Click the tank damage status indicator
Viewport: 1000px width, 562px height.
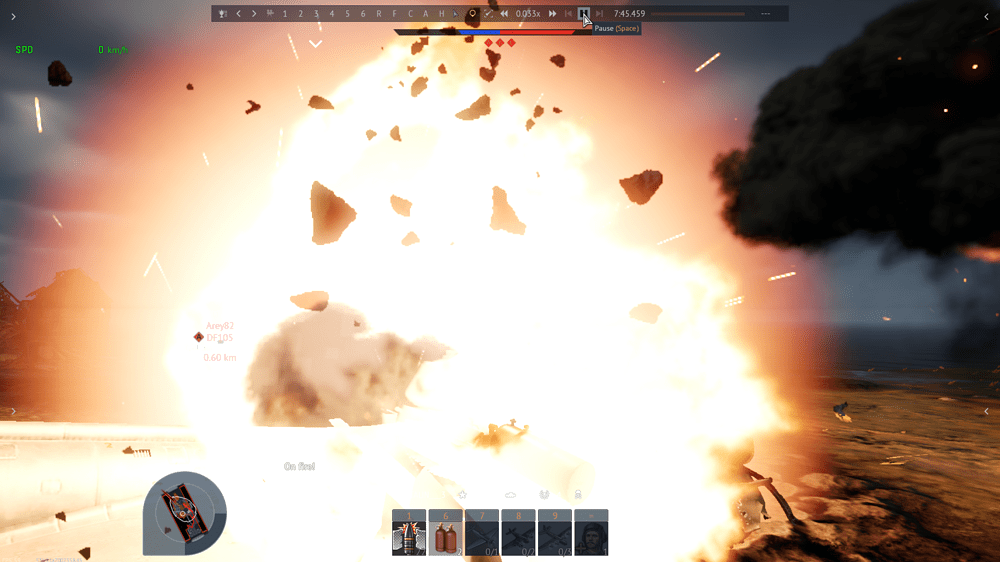click(x=185, y=512)
